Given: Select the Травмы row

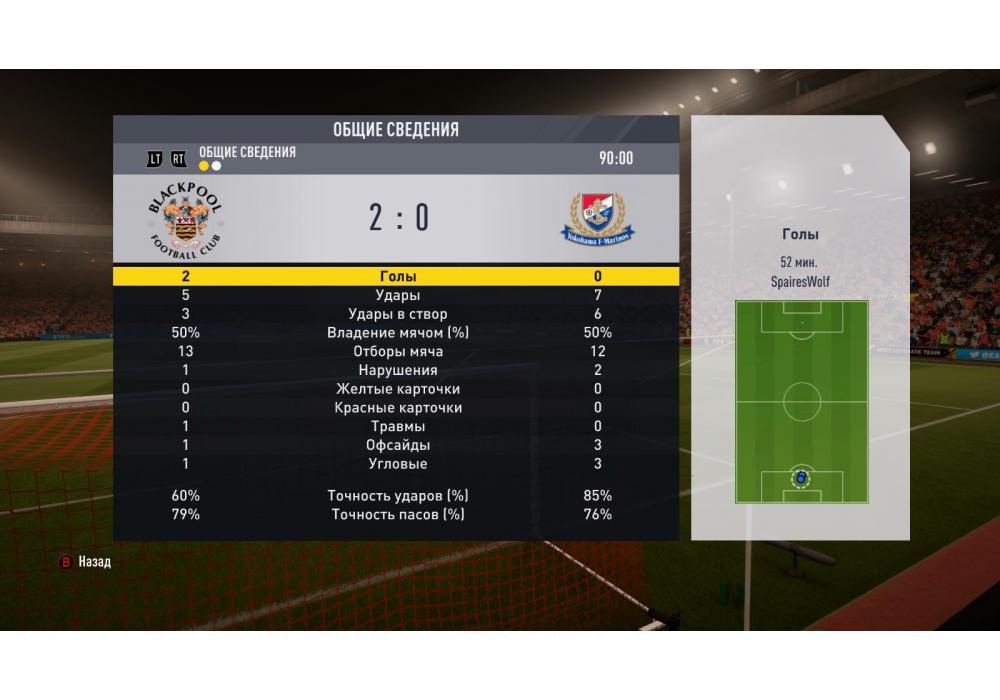Looking at the screenshot, I should point(397,427).
